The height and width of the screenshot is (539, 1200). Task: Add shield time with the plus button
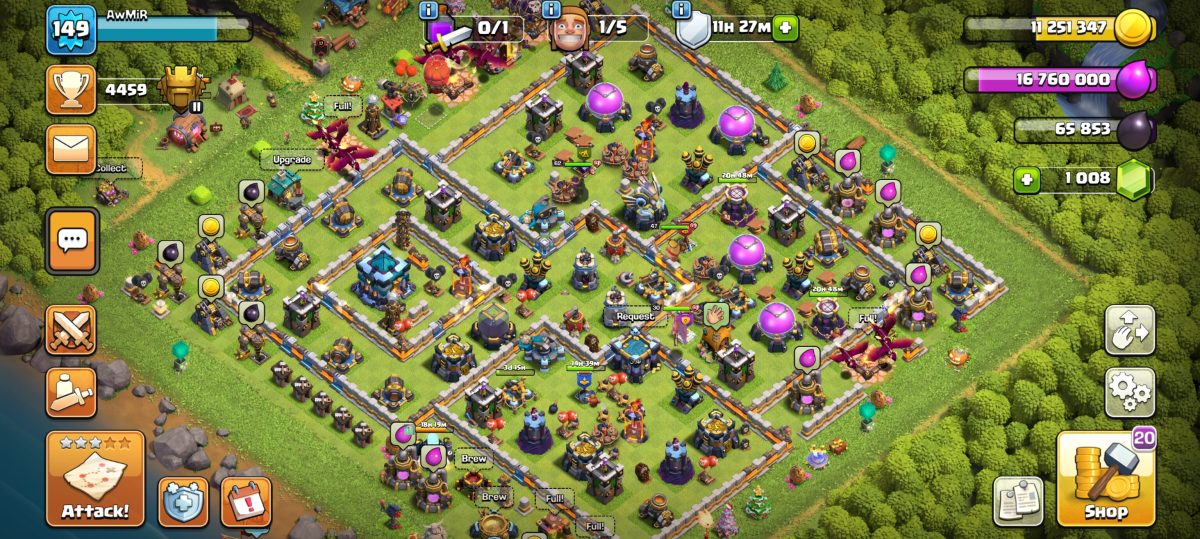(786, 28)
